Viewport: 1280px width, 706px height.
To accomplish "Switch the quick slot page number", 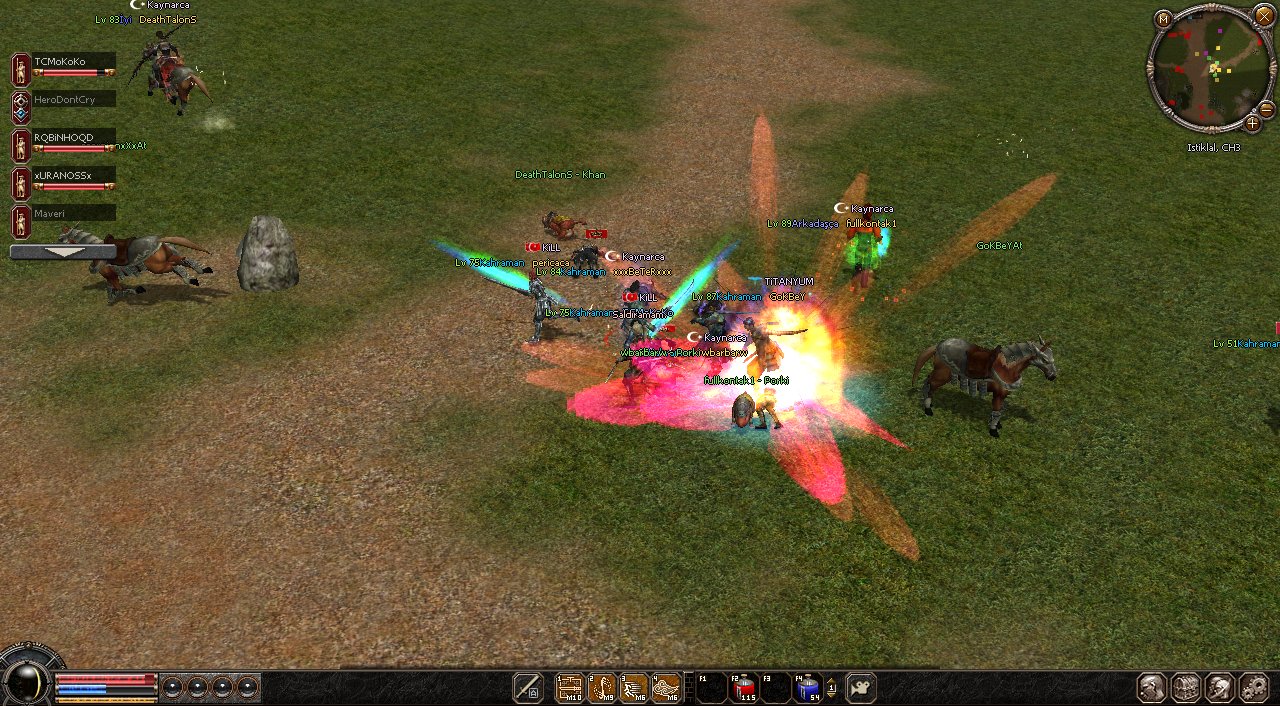I will click(x=832, y=688).
